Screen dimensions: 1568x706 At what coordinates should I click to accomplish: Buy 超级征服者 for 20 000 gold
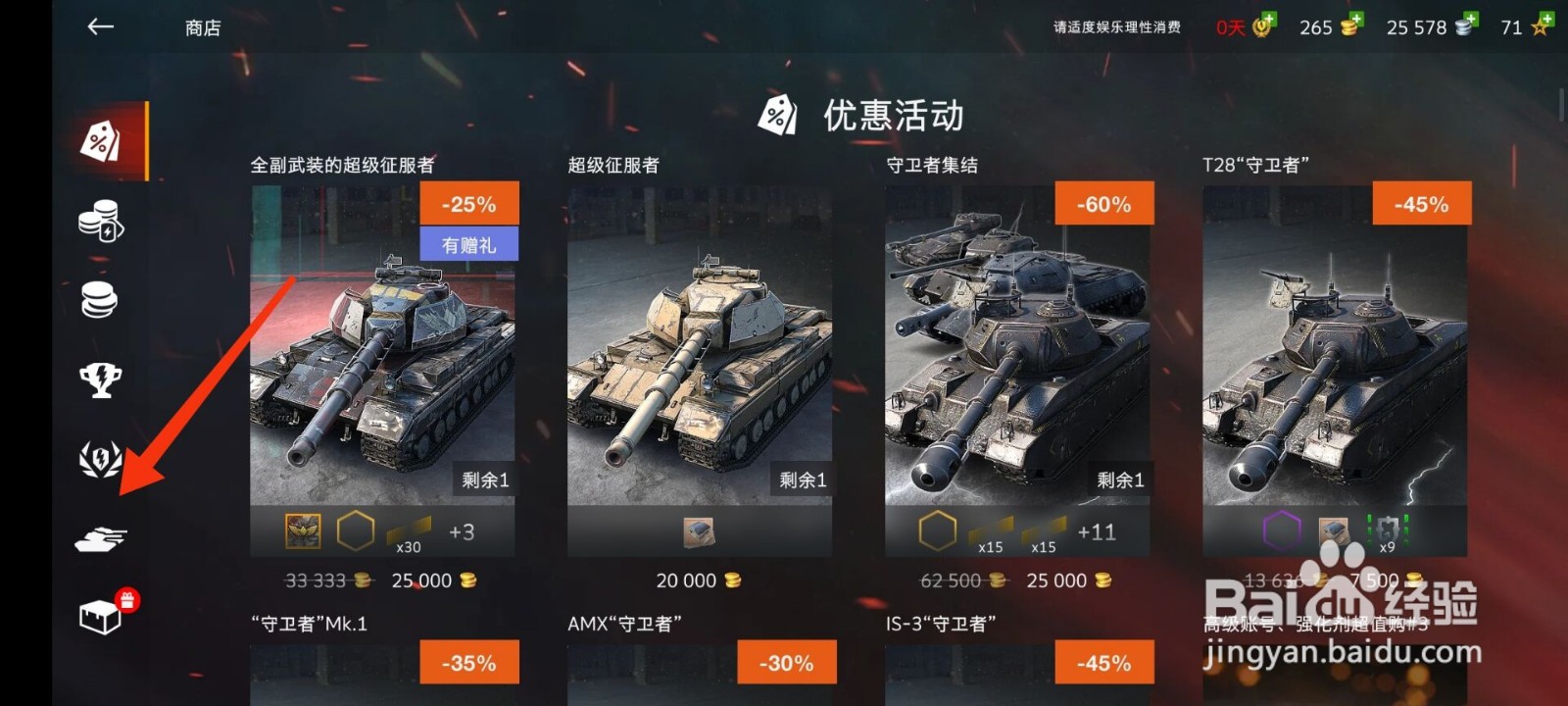pyautogui.click(x=696, y=580)
